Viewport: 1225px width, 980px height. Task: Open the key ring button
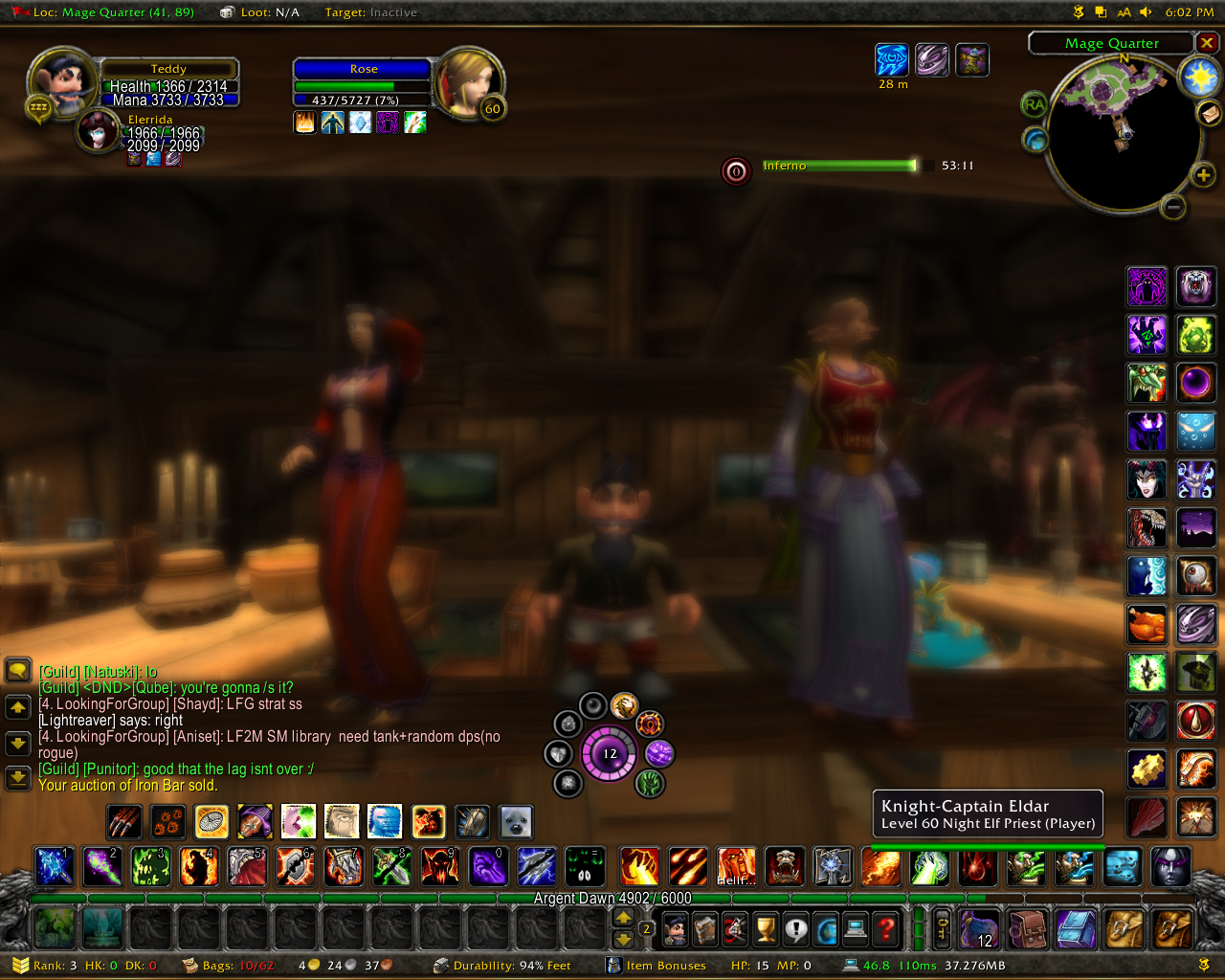point(942,928)
